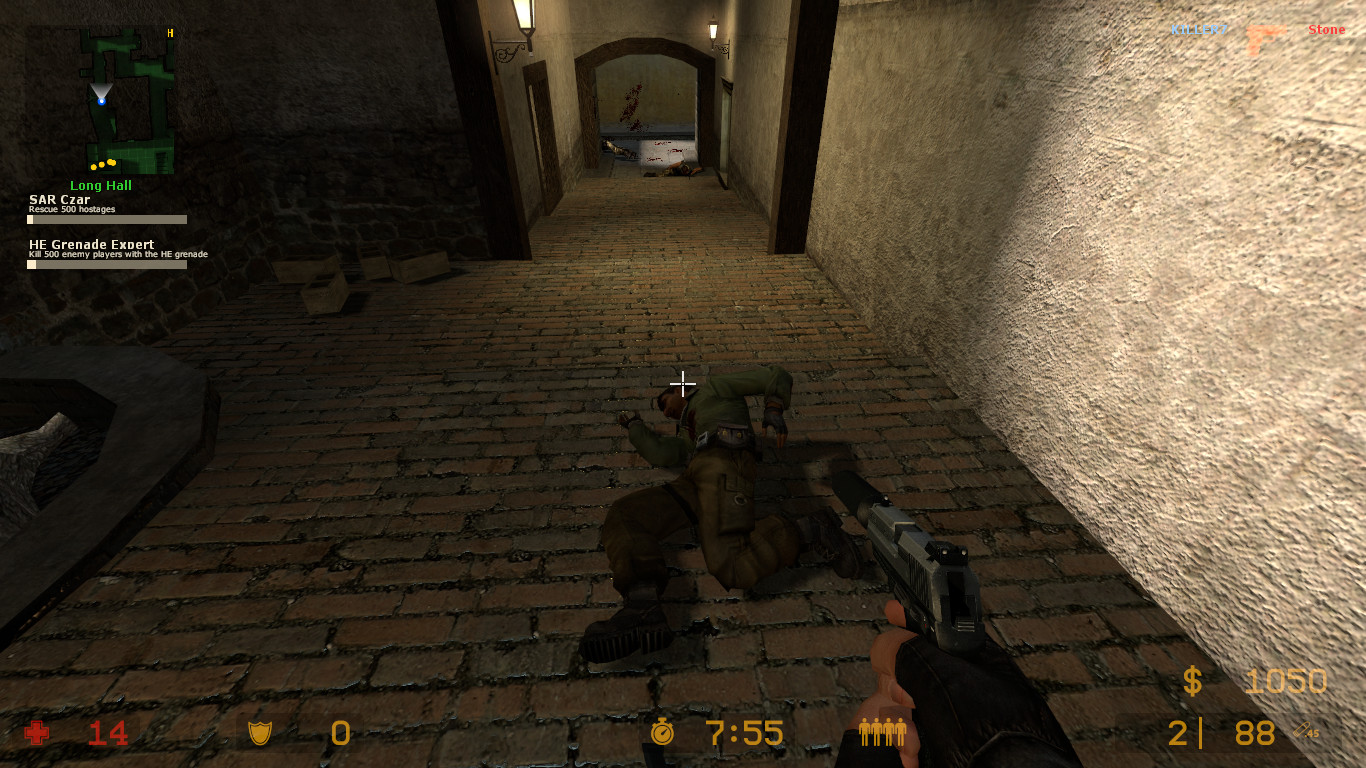The width and height of the screenshot is (1366, 768).
Task: Click the HE Grenade Expert progress bar
Action: 106,265
